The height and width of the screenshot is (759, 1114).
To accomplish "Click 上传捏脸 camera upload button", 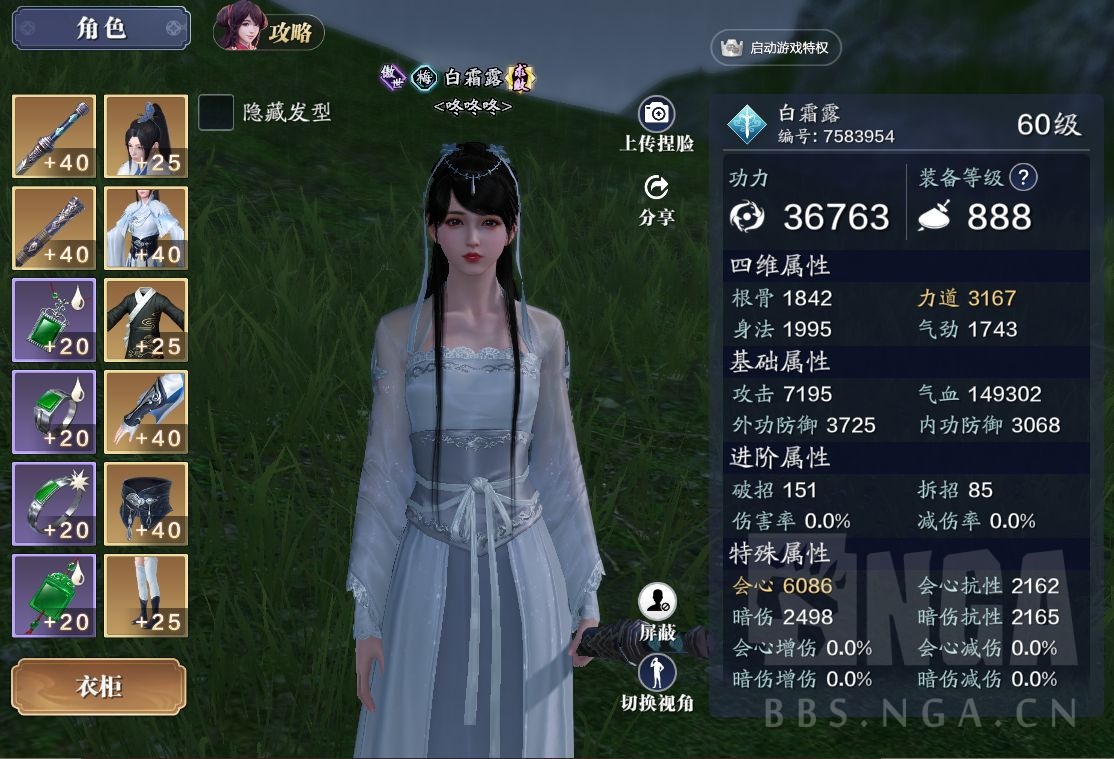I will click(657, 115).
